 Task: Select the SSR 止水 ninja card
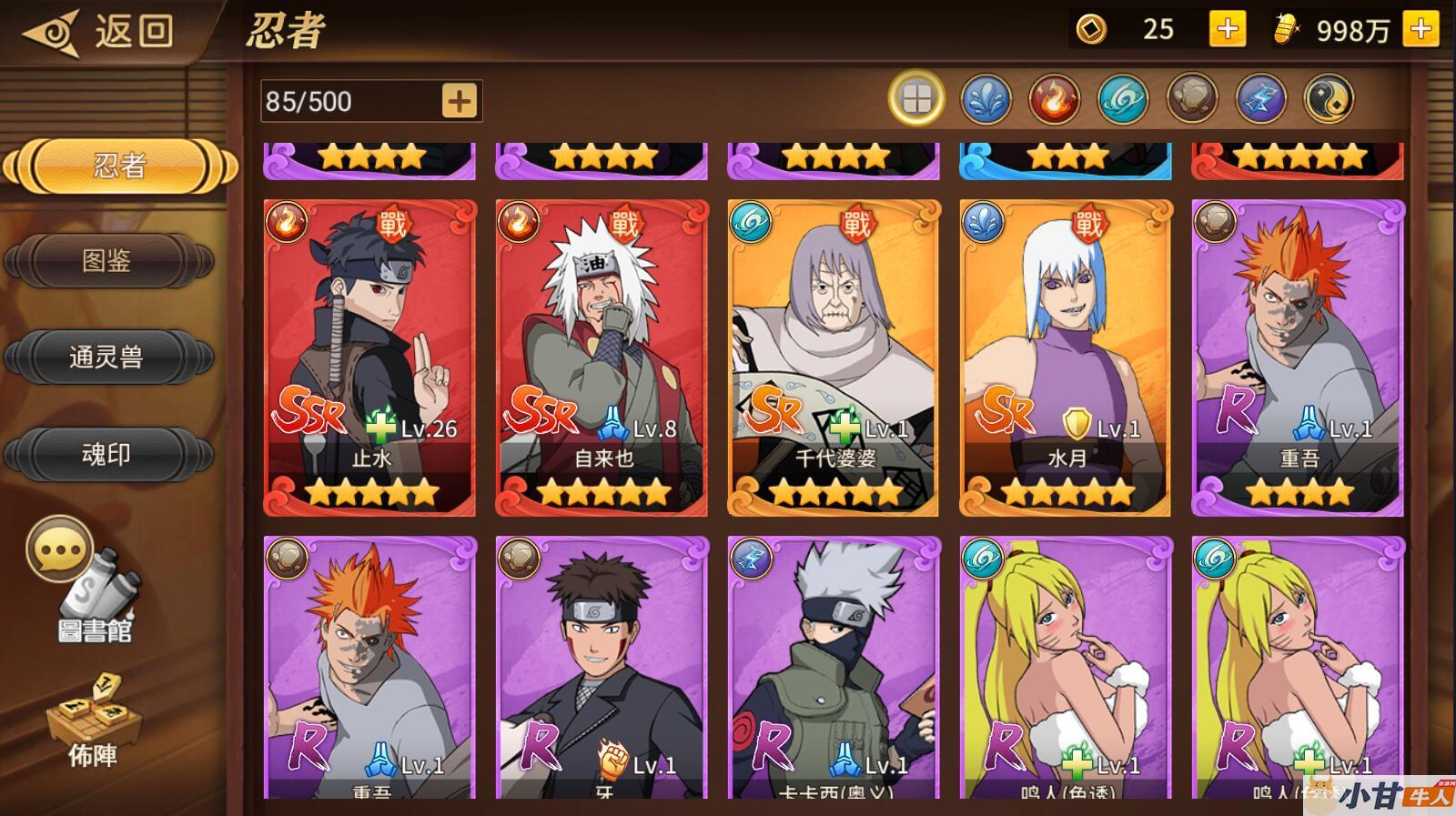pyautogui.click(x=369, y=358)
